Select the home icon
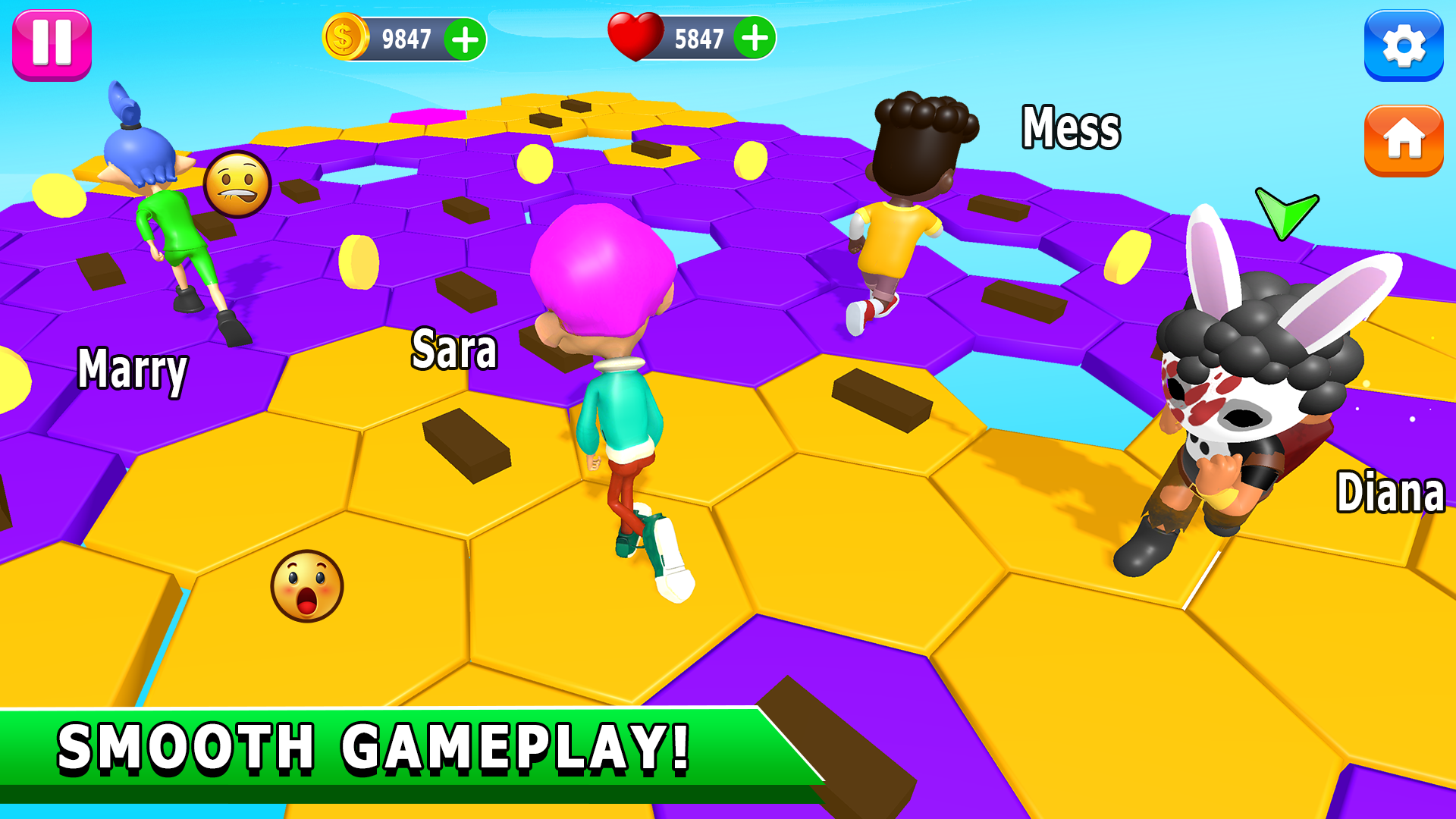1456x819 pixels. coord(1404,141)
